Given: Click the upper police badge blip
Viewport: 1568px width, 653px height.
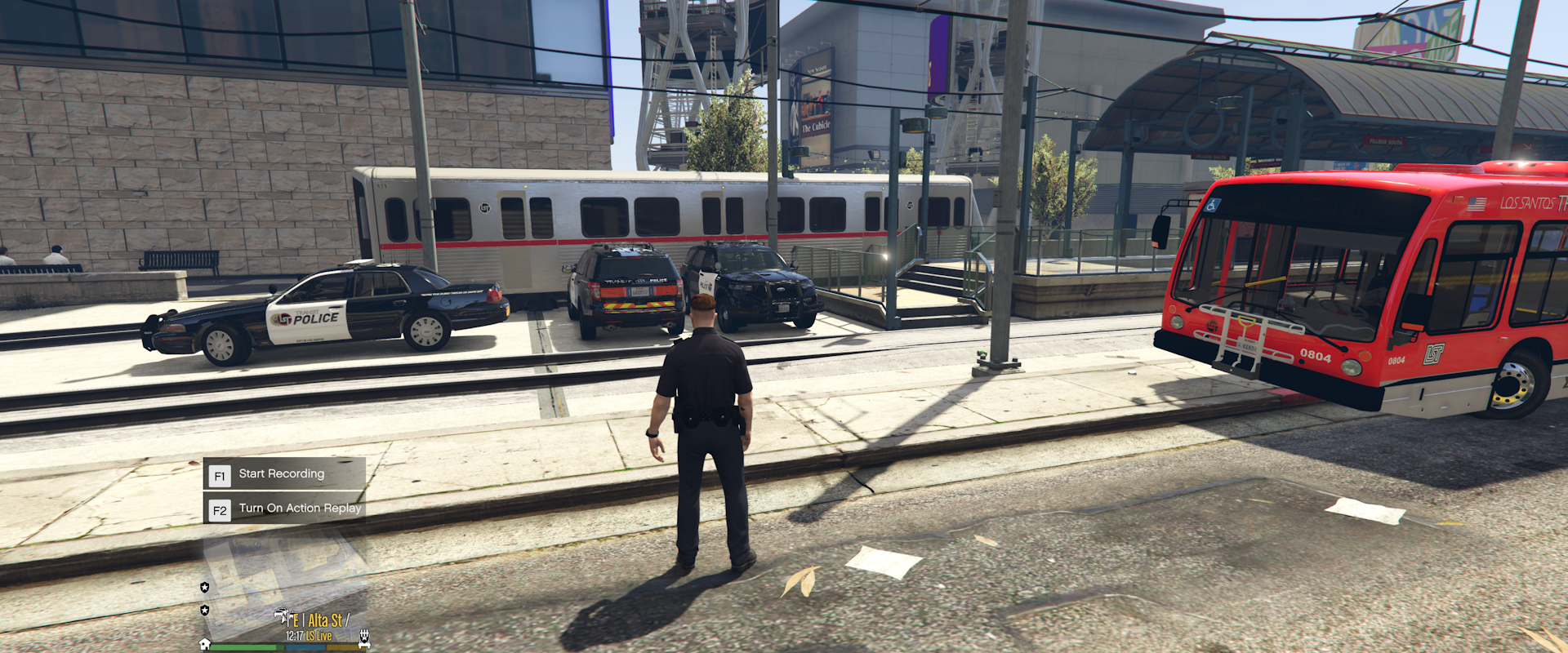Looking at the screenshot, I should [205, 587].
